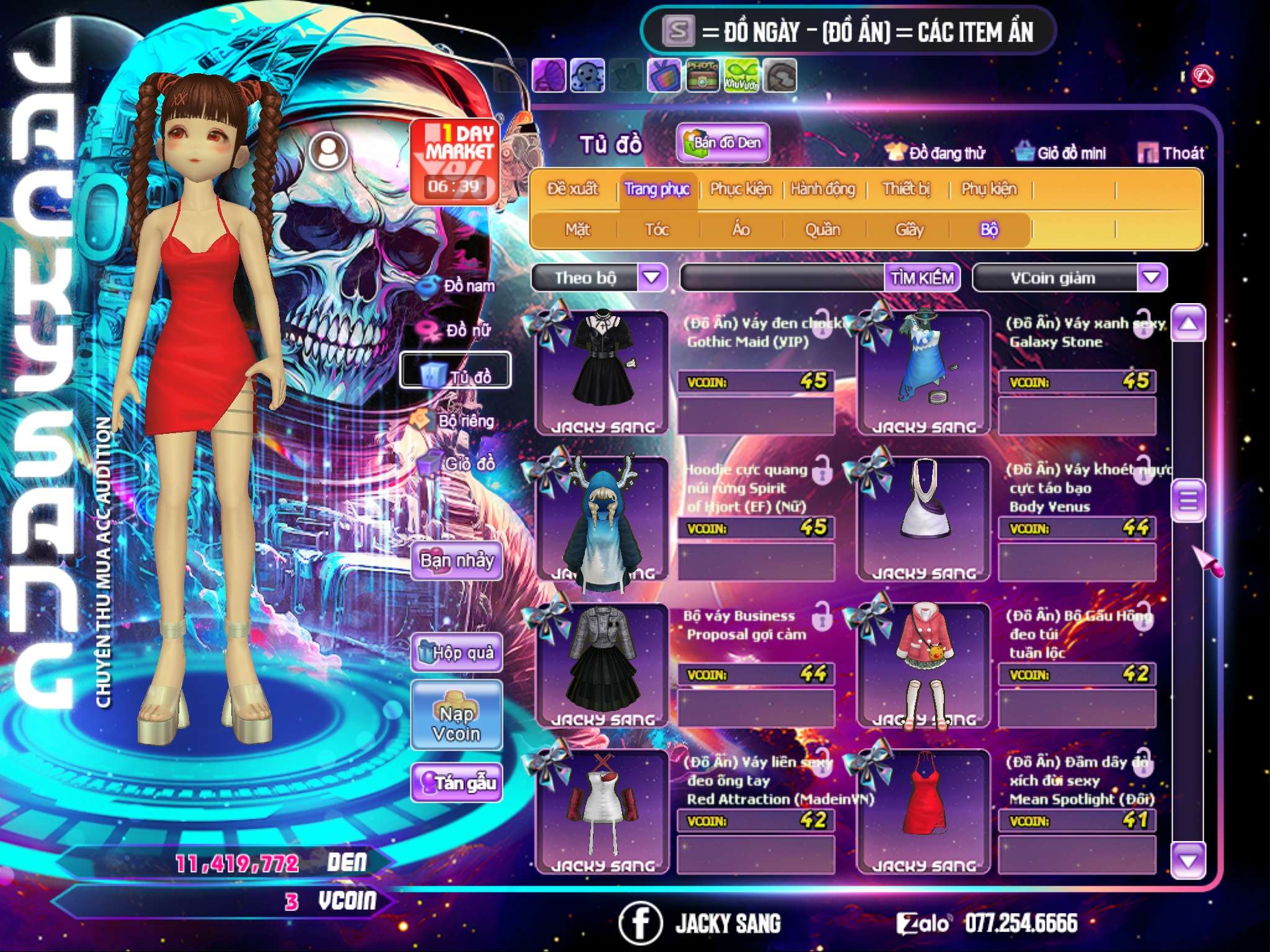Viewport: 1270px width, 952px height.
Task: Open the Theo bộ dropdown
Action: click(652, 277)
